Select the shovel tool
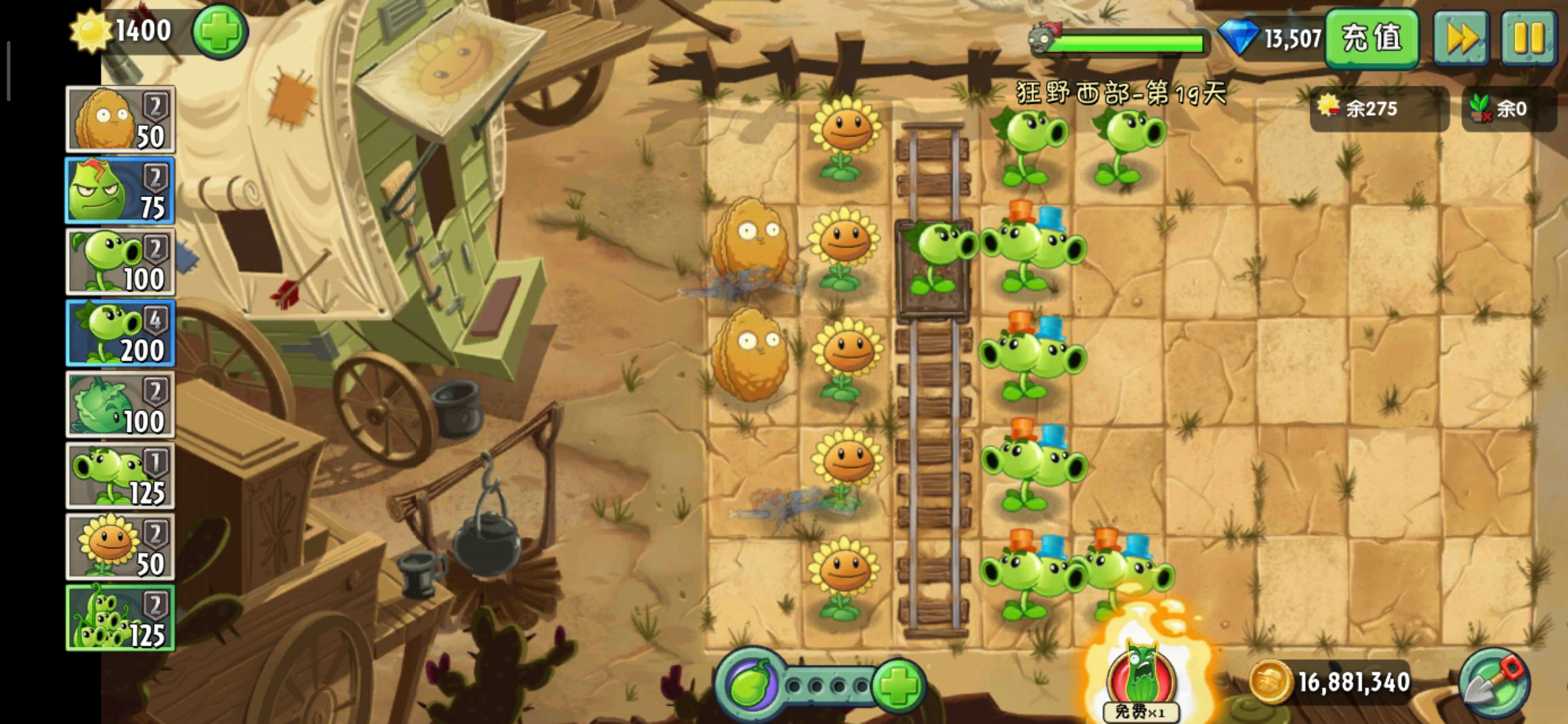This screenshot has height=724, width=1568. [x=1494, y=684]
